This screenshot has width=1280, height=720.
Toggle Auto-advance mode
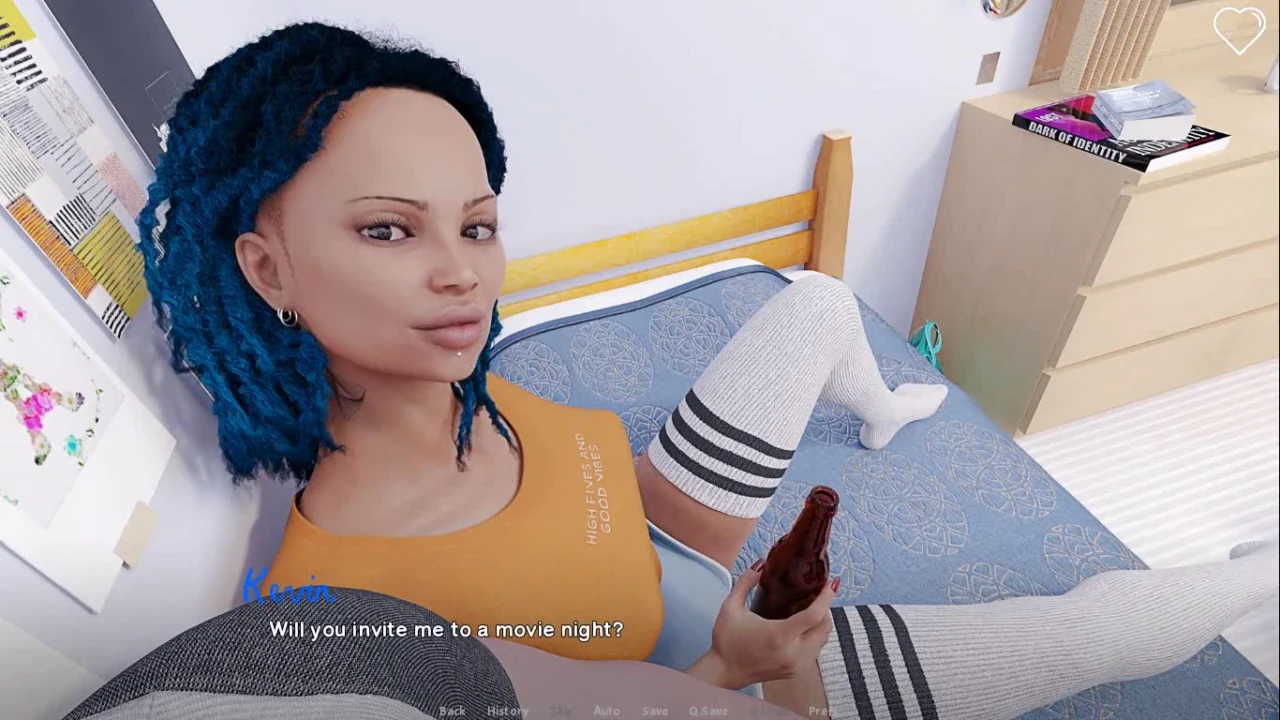(606, 711)
